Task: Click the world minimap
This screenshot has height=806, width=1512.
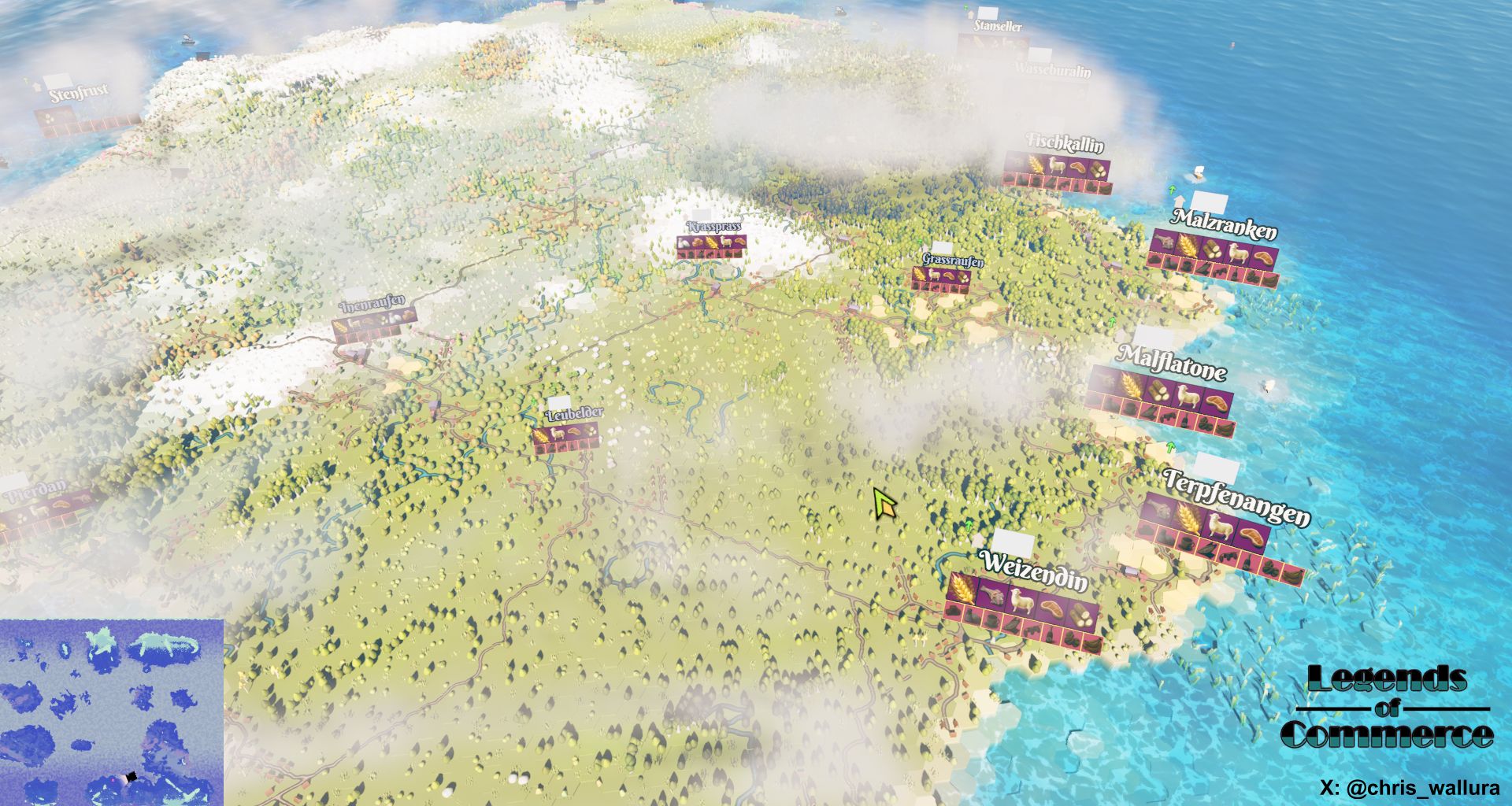Action: click(112, 712)
